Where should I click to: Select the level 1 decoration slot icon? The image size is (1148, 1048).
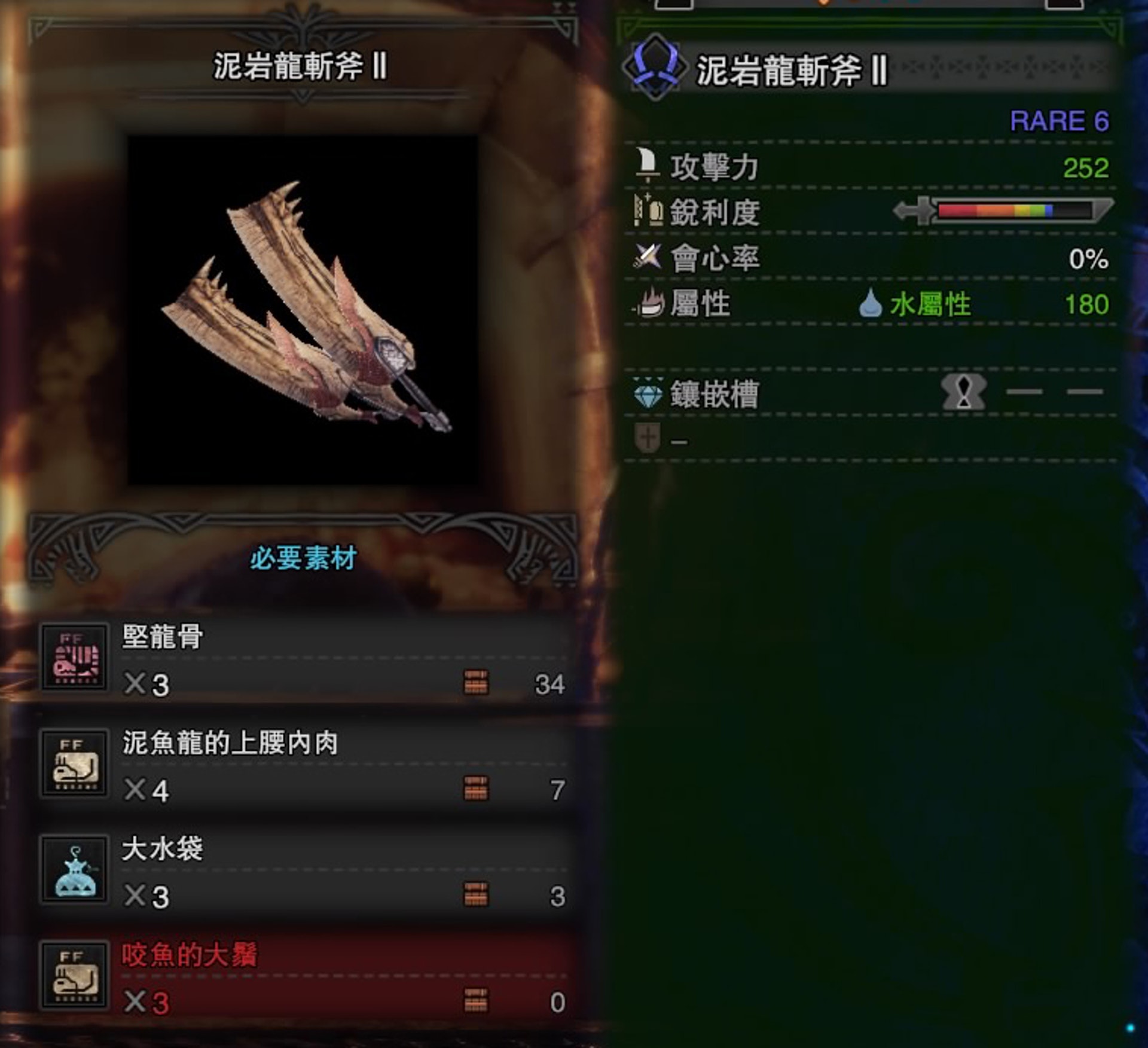(x=963, y=392)
